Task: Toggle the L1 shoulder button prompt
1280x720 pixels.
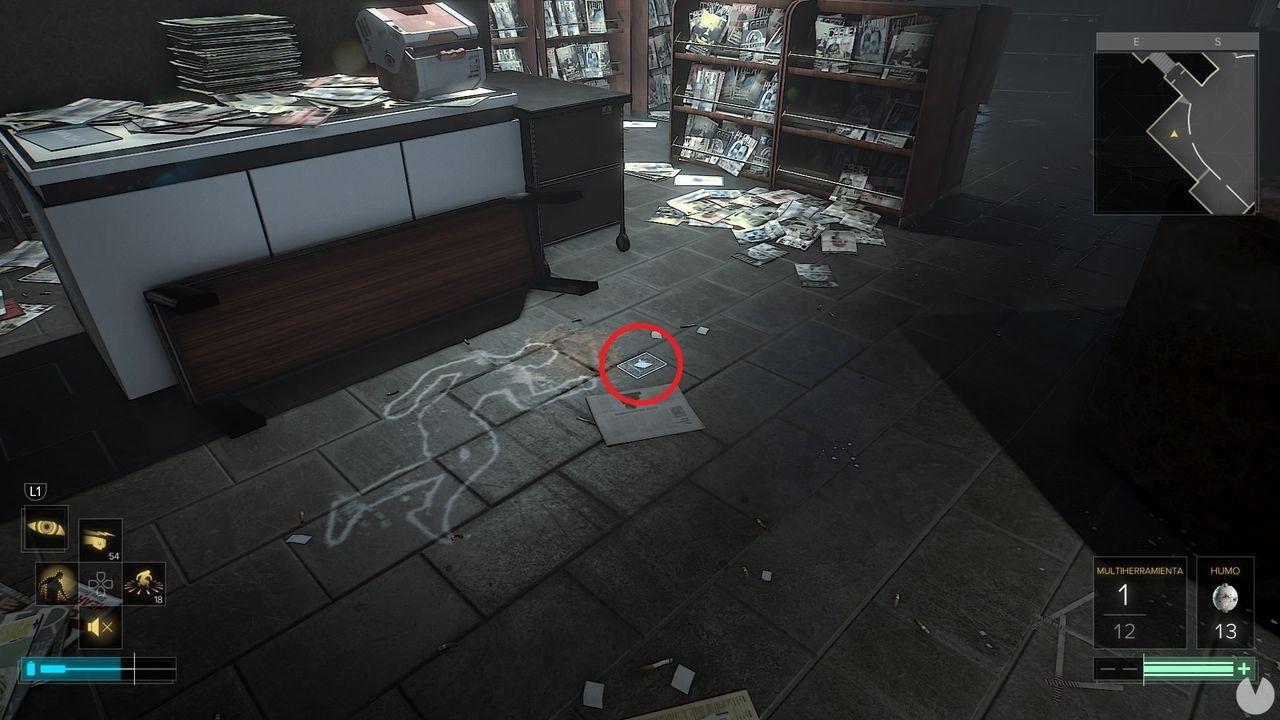Action: coord(37,490)
